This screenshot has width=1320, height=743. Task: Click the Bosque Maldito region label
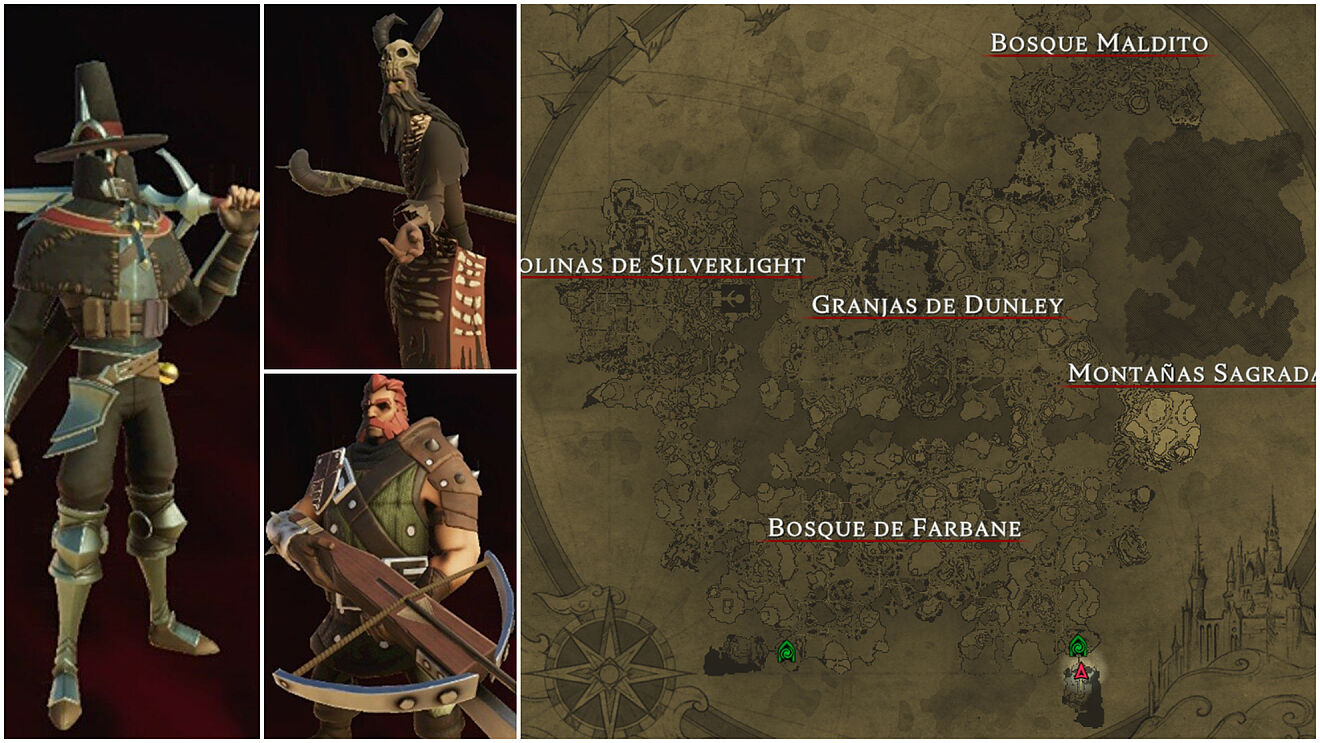pos(1098,43)
